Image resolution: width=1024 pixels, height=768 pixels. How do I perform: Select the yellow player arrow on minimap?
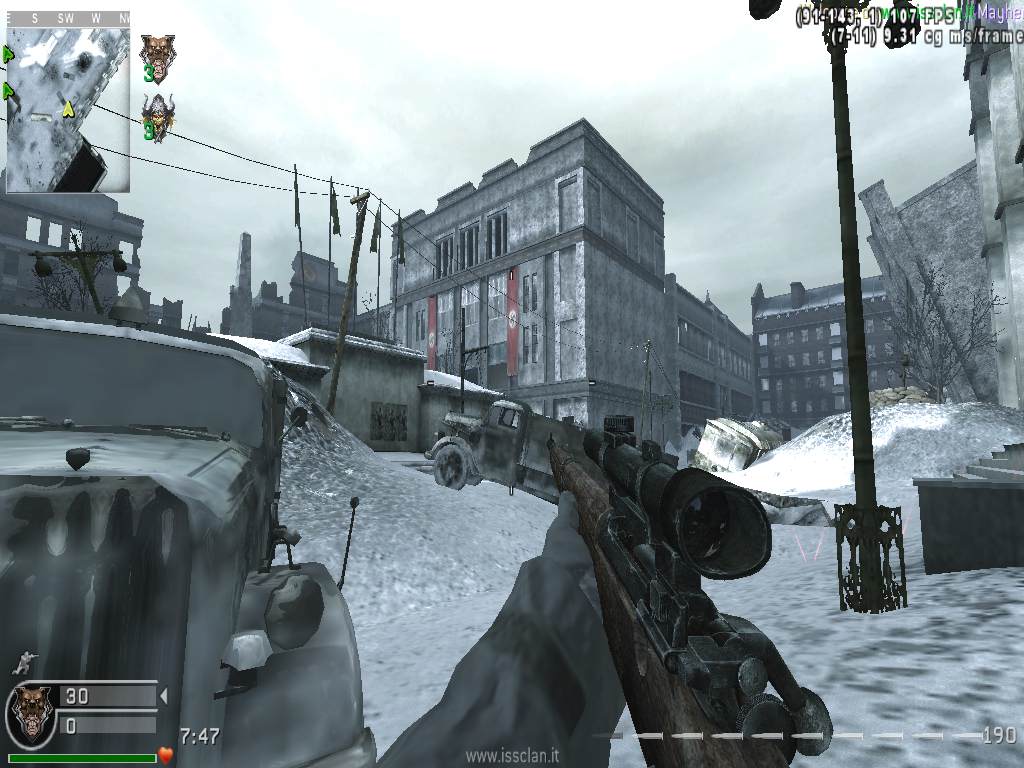point(69,108)
